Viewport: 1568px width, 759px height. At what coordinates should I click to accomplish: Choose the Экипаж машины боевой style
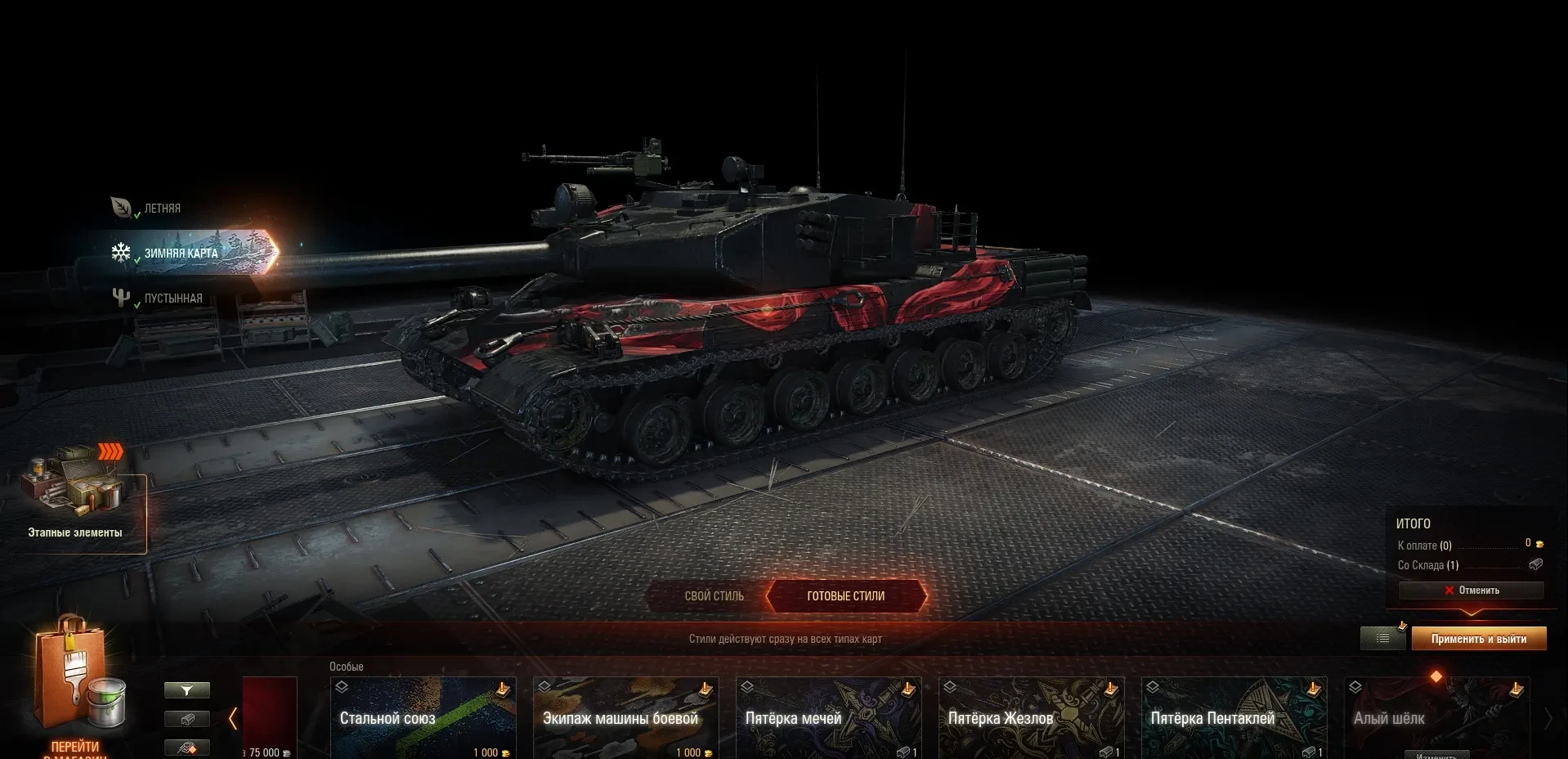point(625,717)
